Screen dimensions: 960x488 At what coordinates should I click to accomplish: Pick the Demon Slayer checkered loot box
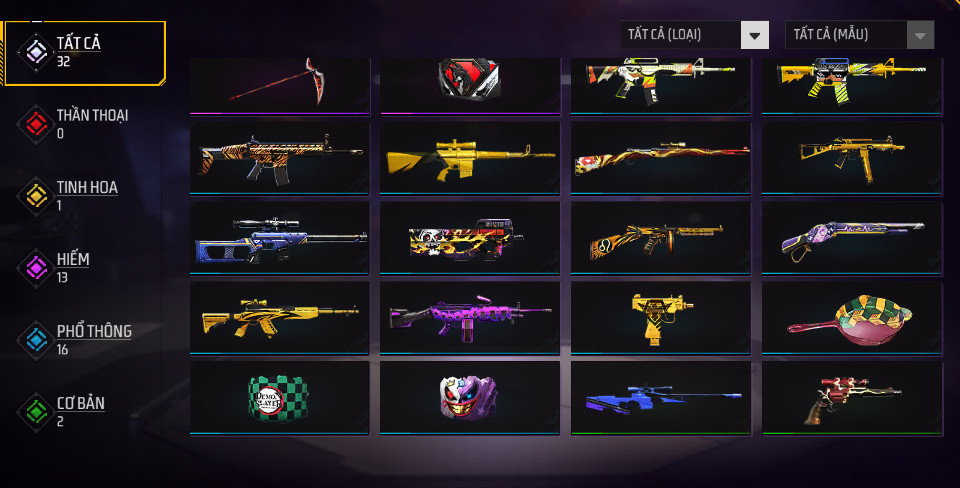(279, 397)
